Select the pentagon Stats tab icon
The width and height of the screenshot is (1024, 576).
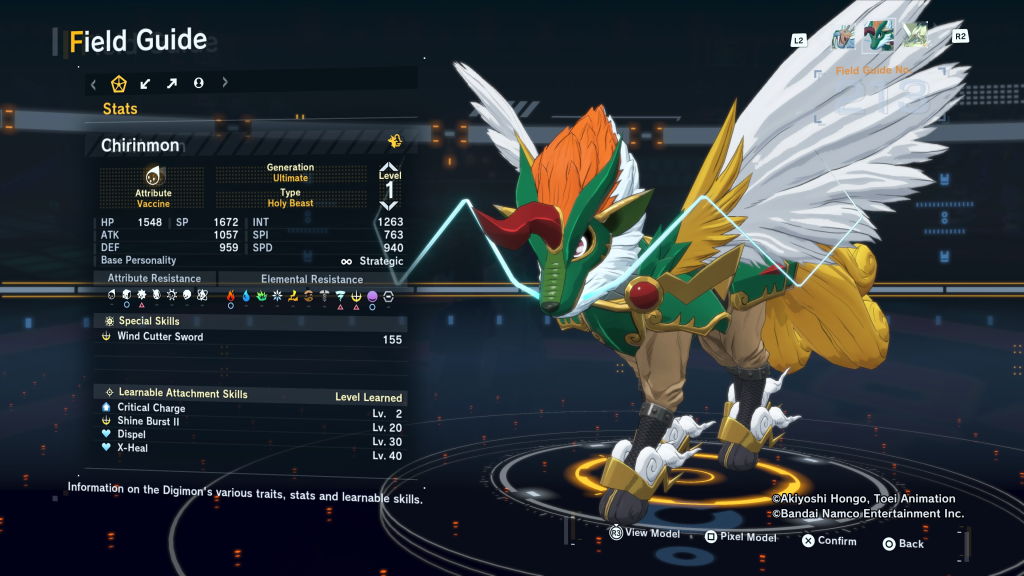click(119, 83)
